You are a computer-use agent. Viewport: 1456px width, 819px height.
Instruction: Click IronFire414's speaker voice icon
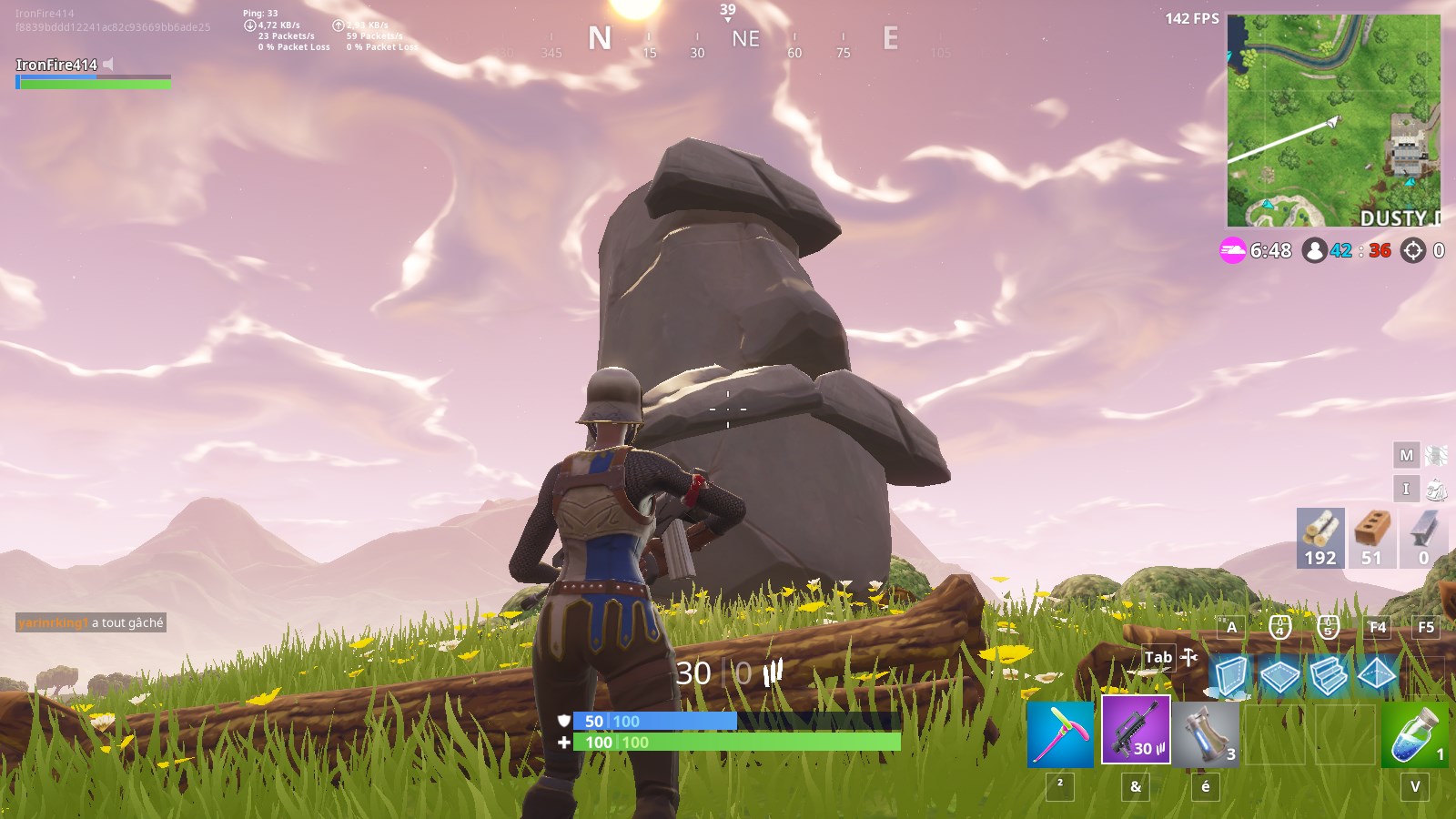tap(108, 65)
